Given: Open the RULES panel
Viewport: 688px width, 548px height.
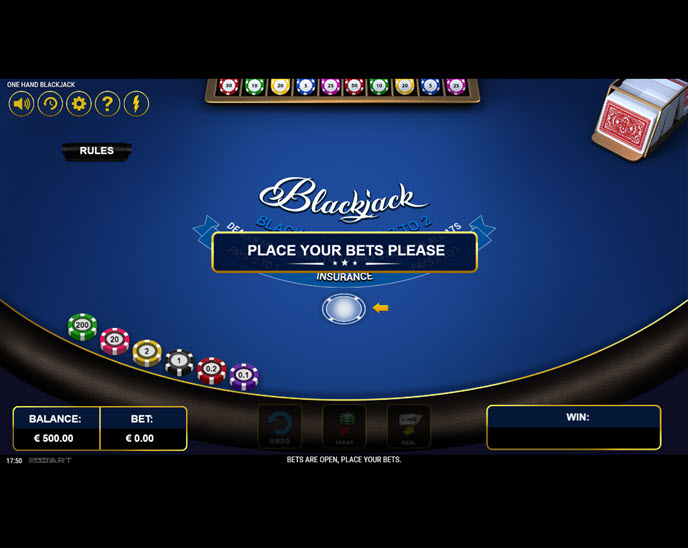Looking at the screenshot, I should [96, 151].
